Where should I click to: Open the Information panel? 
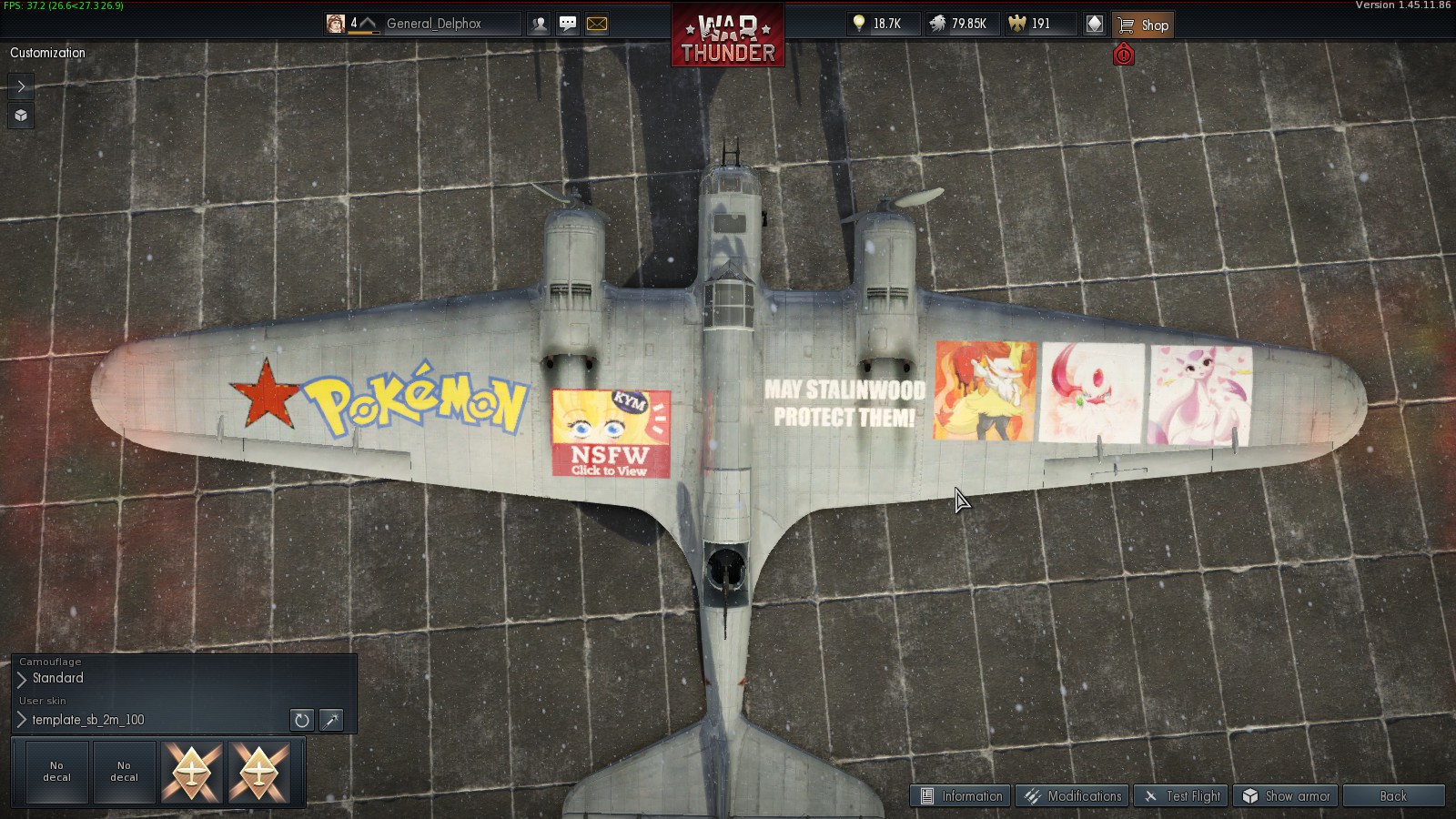(961, 796)
